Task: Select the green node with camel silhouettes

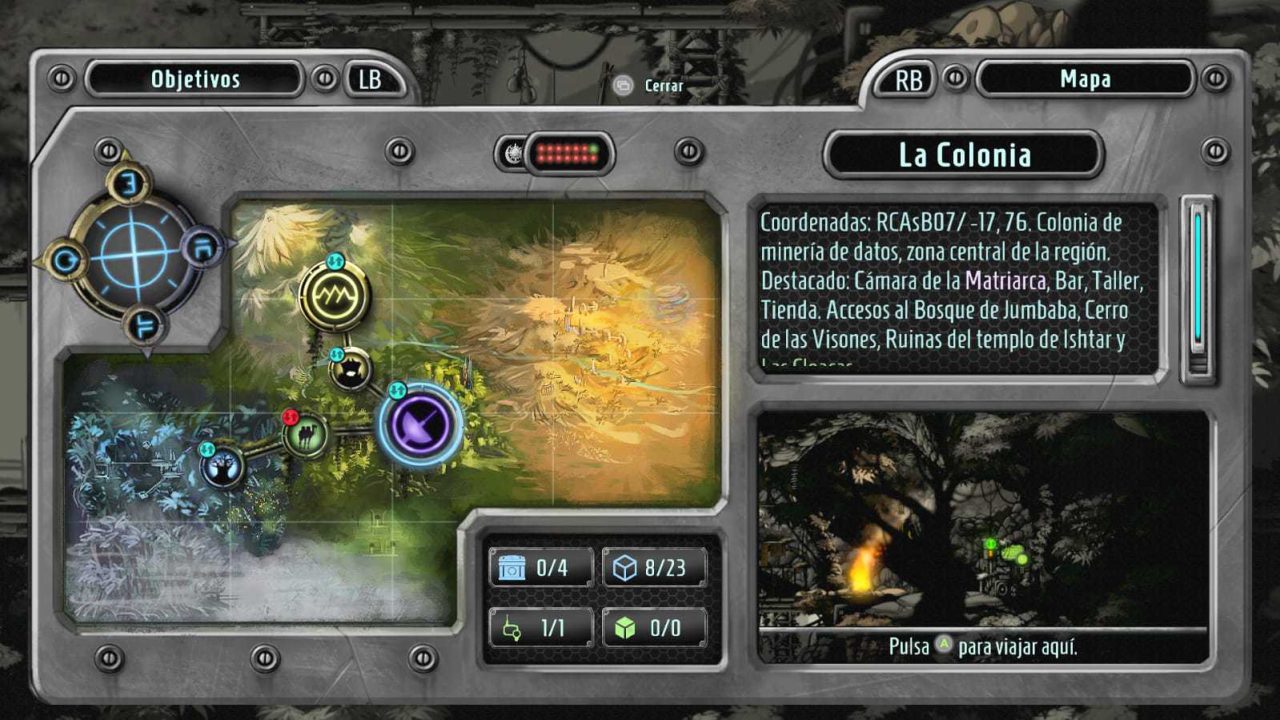Action: (x=305, y=435)
